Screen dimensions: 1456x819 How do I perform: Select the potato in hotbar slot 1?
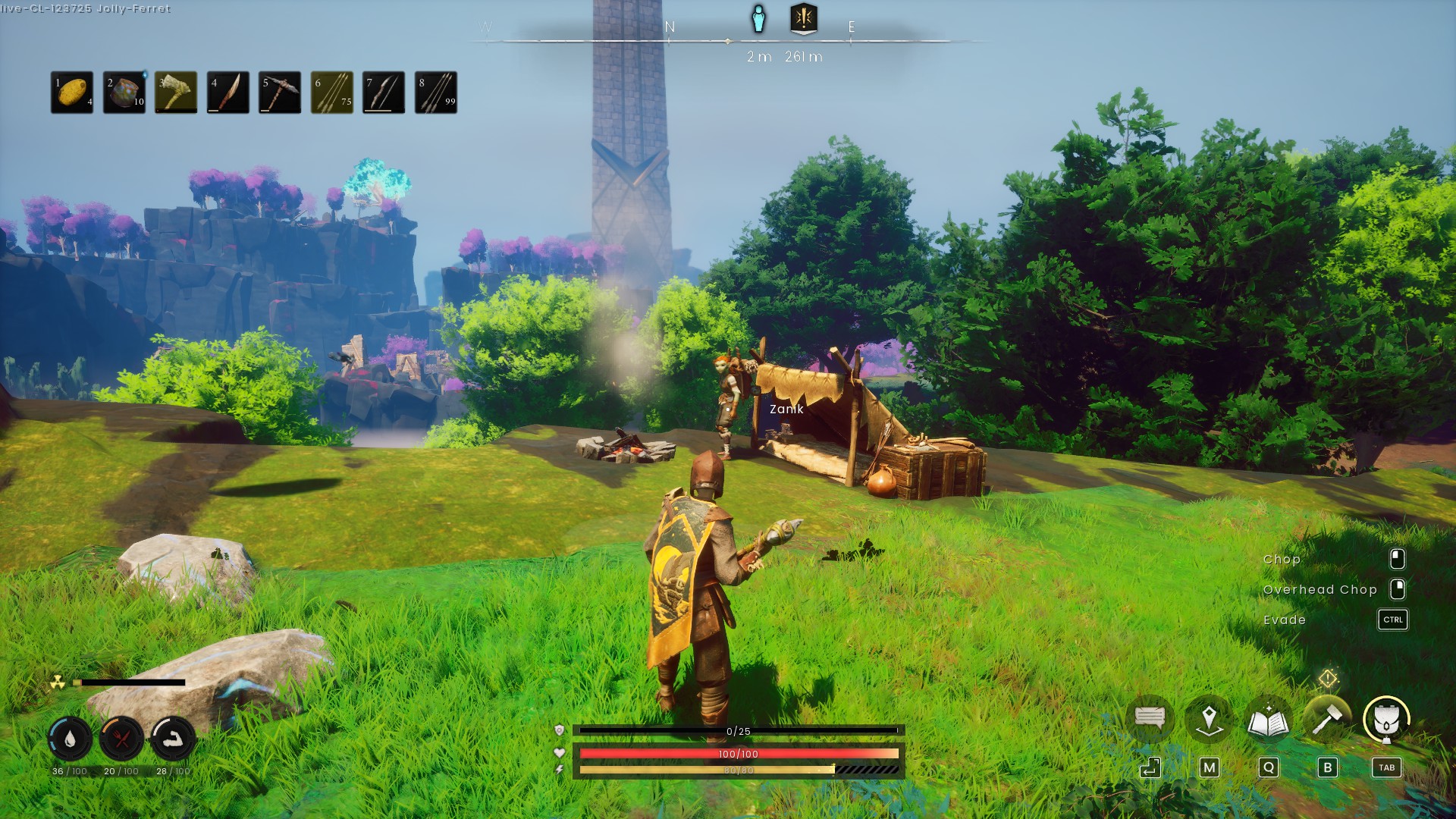[x=72, y=93]
